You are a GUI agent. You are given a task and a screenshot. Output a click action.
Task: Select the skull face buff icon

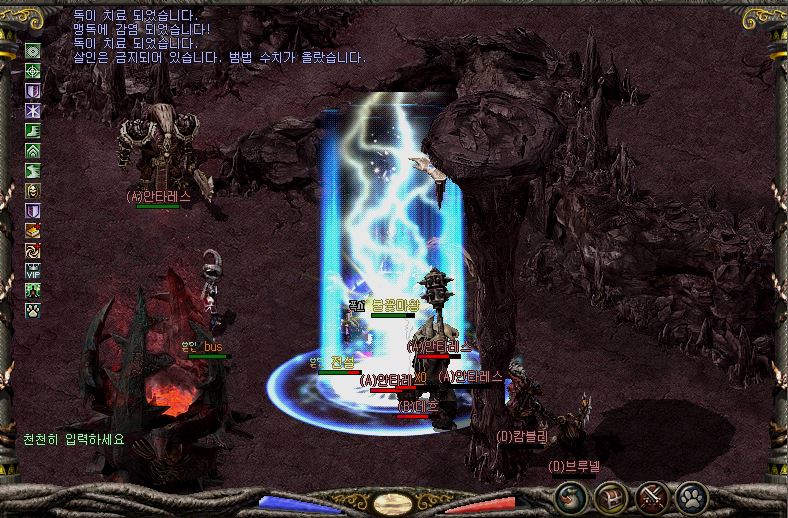pos(33,191)
